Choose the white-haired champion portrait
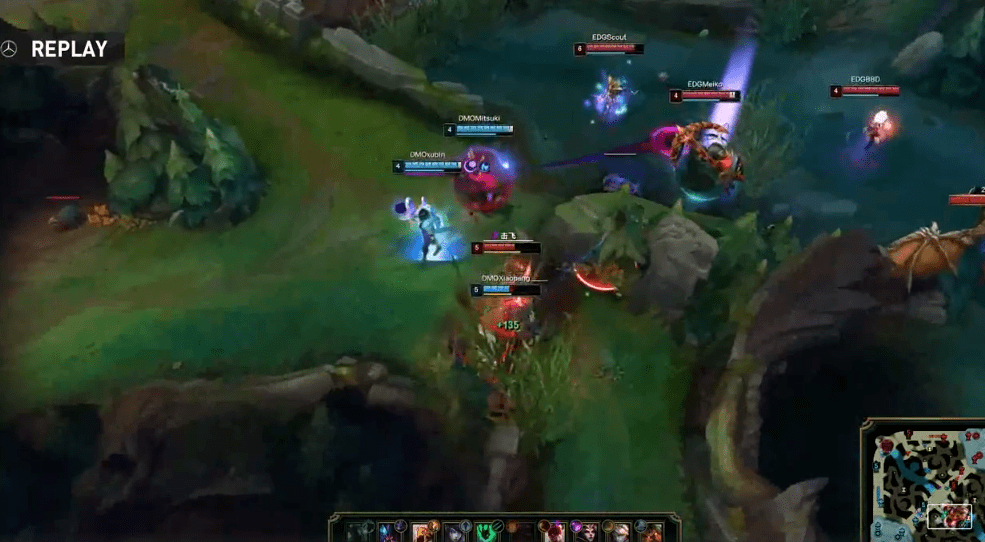This screenshot has width=985, height=542. (620, 531)
